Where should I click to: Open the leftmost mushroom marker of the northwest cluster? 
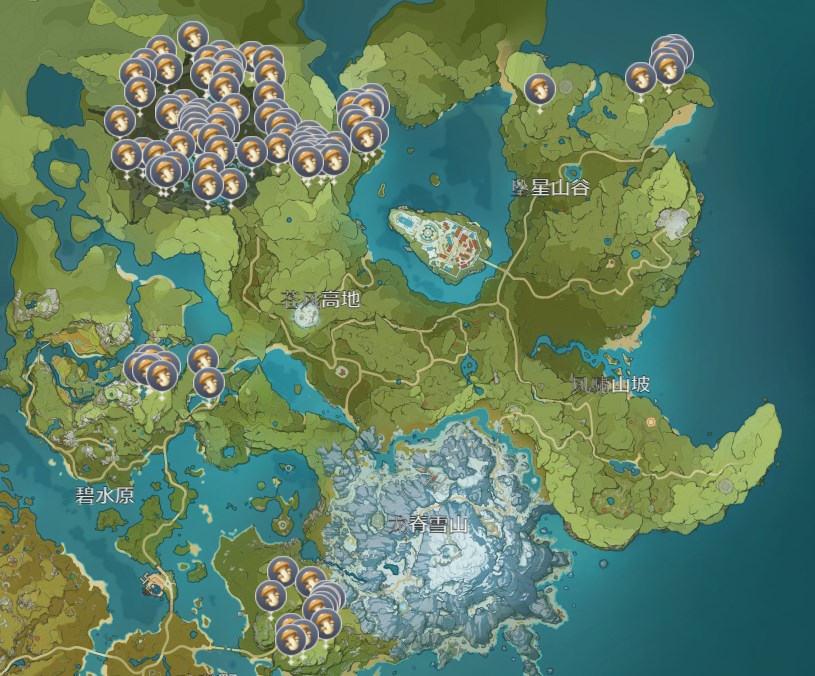pyautogui.click(x=120, y=120)
